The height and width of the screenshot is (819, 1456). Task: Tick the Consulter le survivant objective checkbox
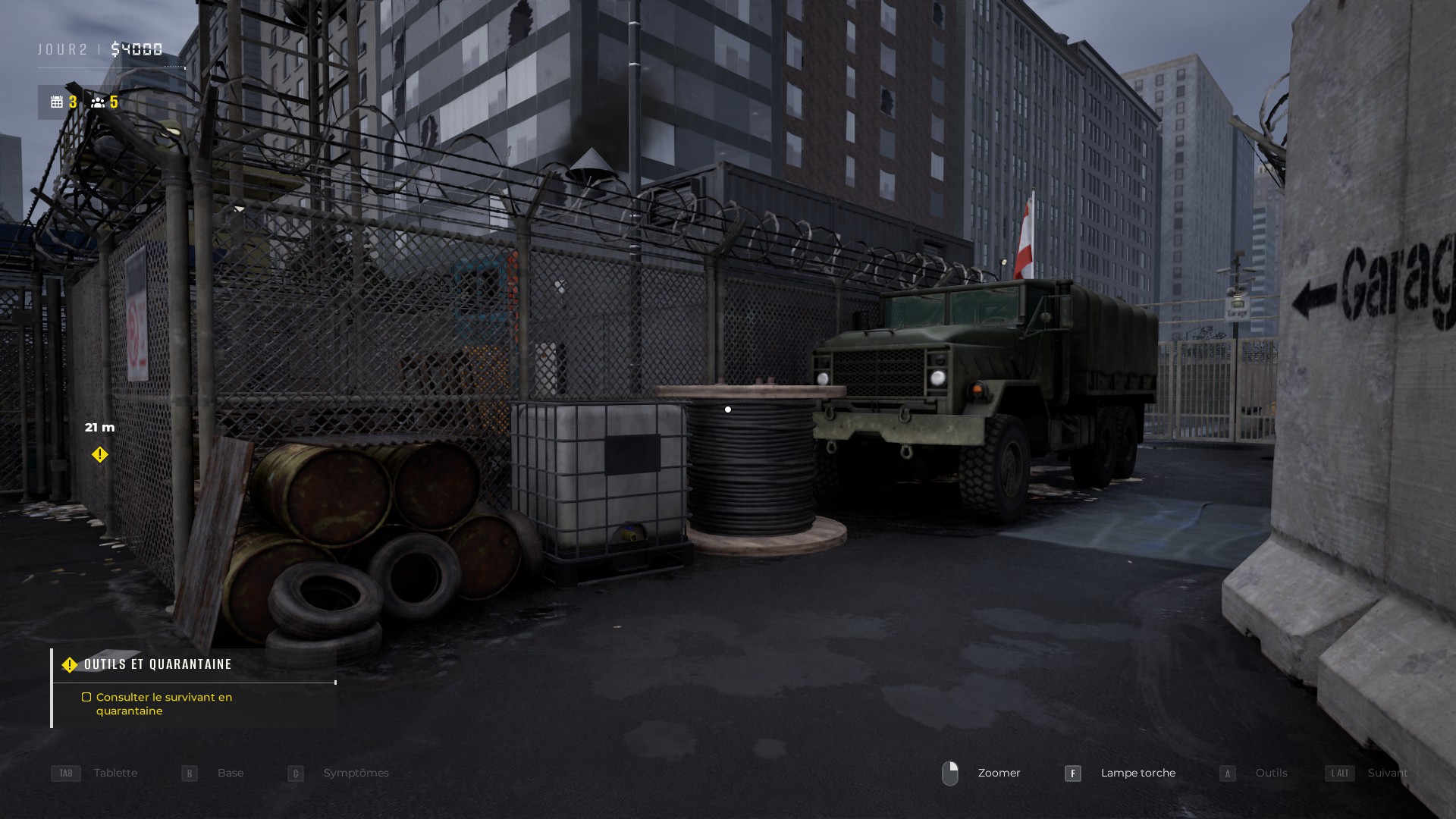coord(86,697)
